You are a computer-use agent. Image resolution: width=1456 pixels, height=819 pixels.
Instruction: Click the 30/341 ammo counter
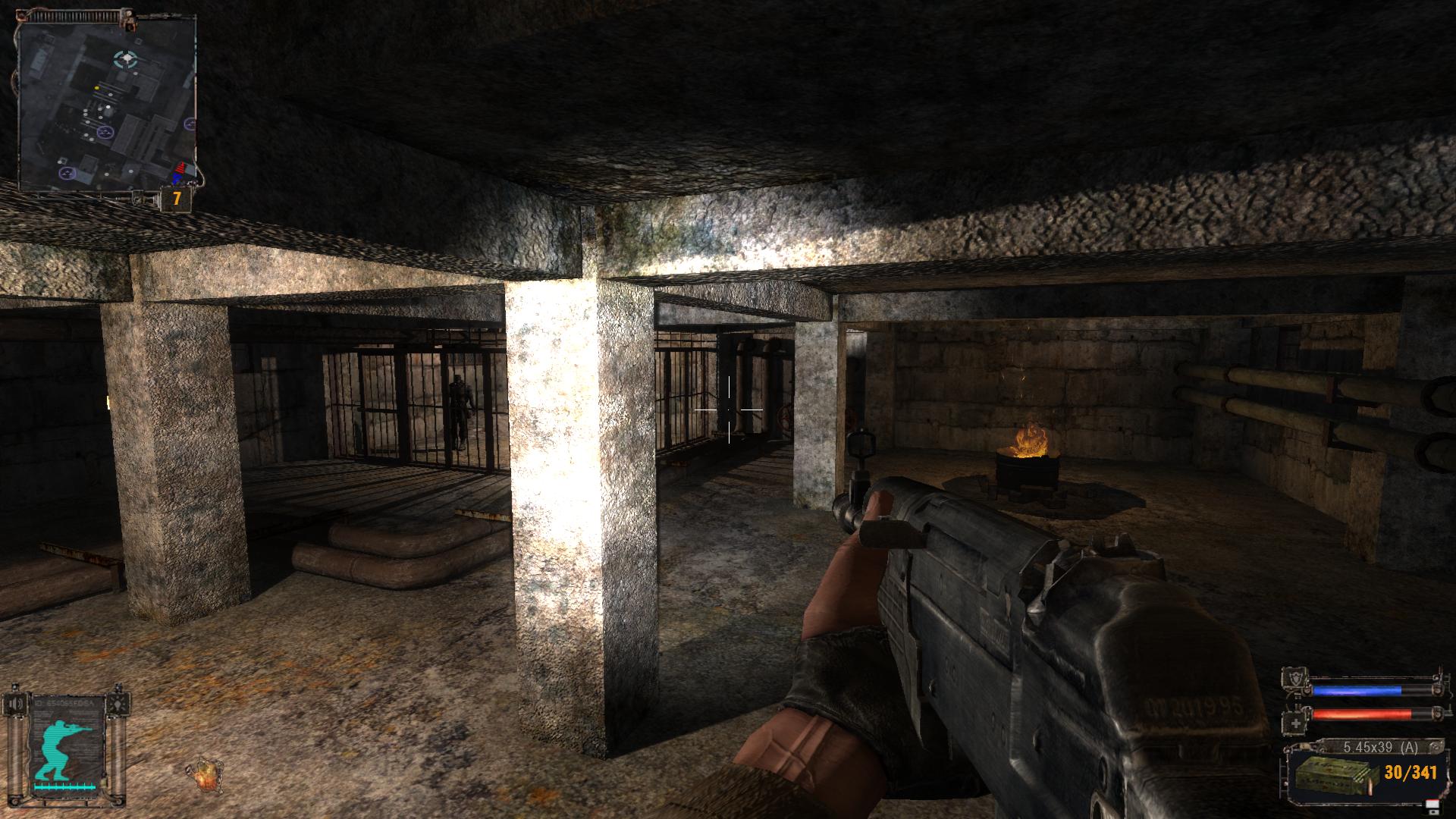point(1410,772)
